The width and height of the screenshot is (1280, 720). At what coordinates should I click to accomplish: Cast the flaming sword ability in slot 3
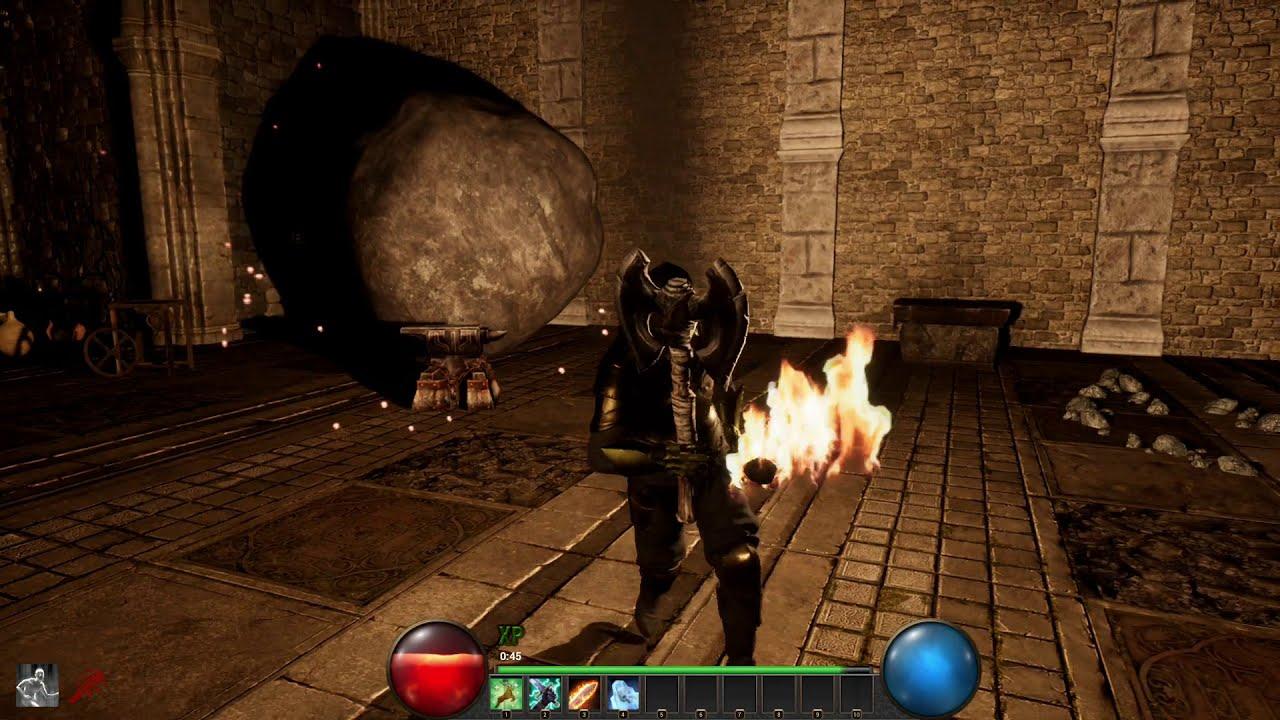(x=583, y=692)
